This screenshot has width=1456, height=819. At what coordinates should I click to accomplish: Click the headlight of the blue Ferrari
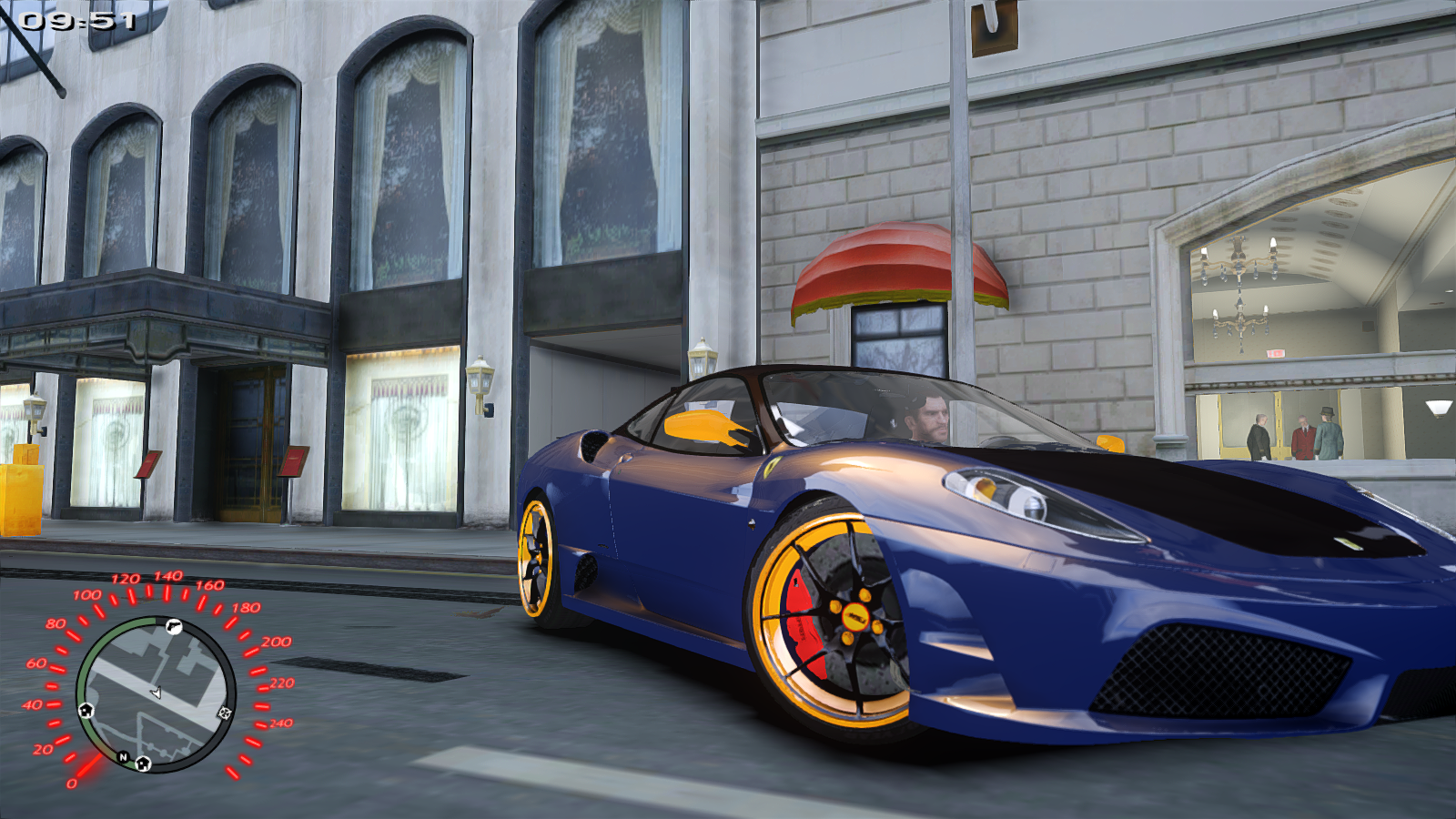coord(1010,494)
